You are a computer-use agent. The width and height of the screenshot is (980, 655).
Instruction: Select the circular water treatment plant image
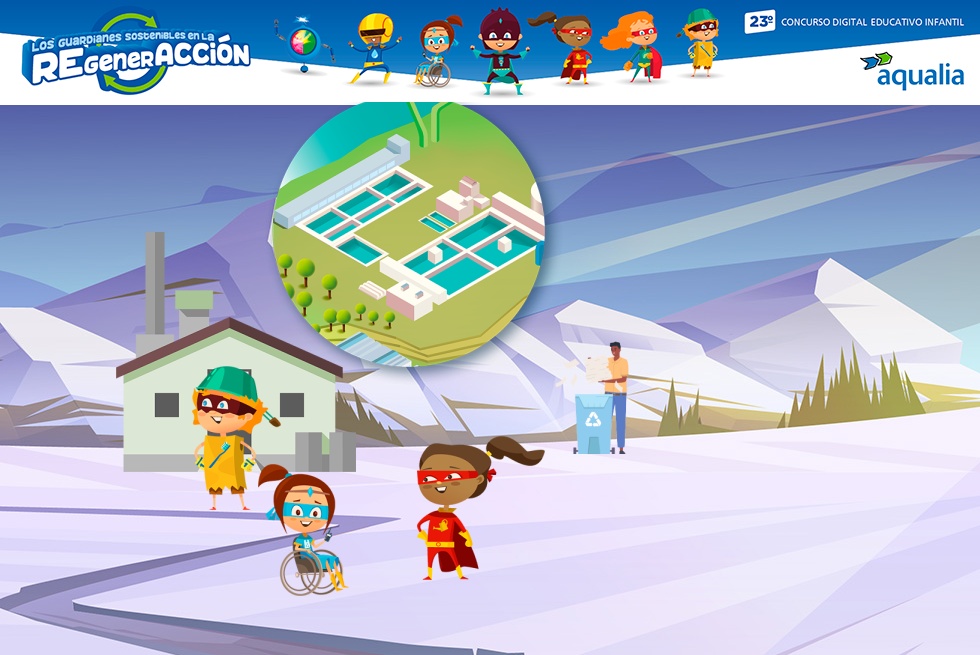point(408,232)
